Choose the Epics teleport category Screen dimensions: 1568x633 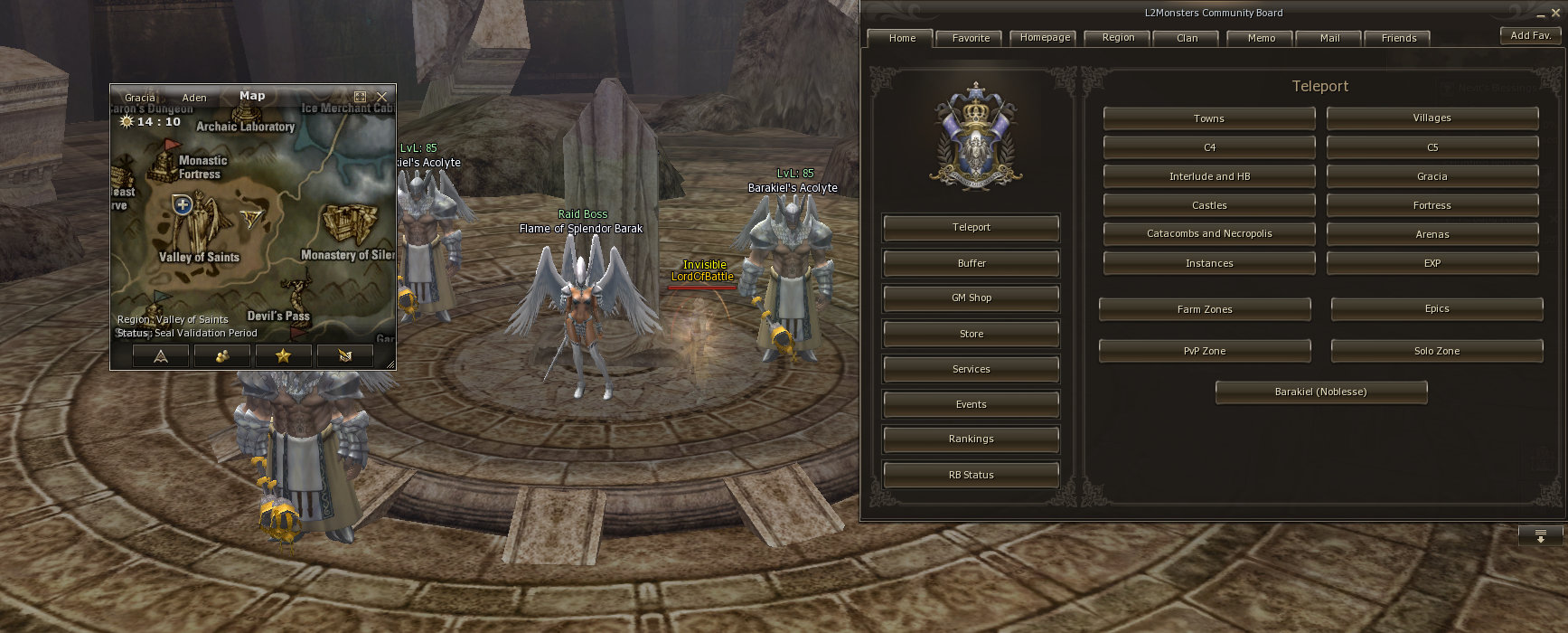click(1436, 308)
